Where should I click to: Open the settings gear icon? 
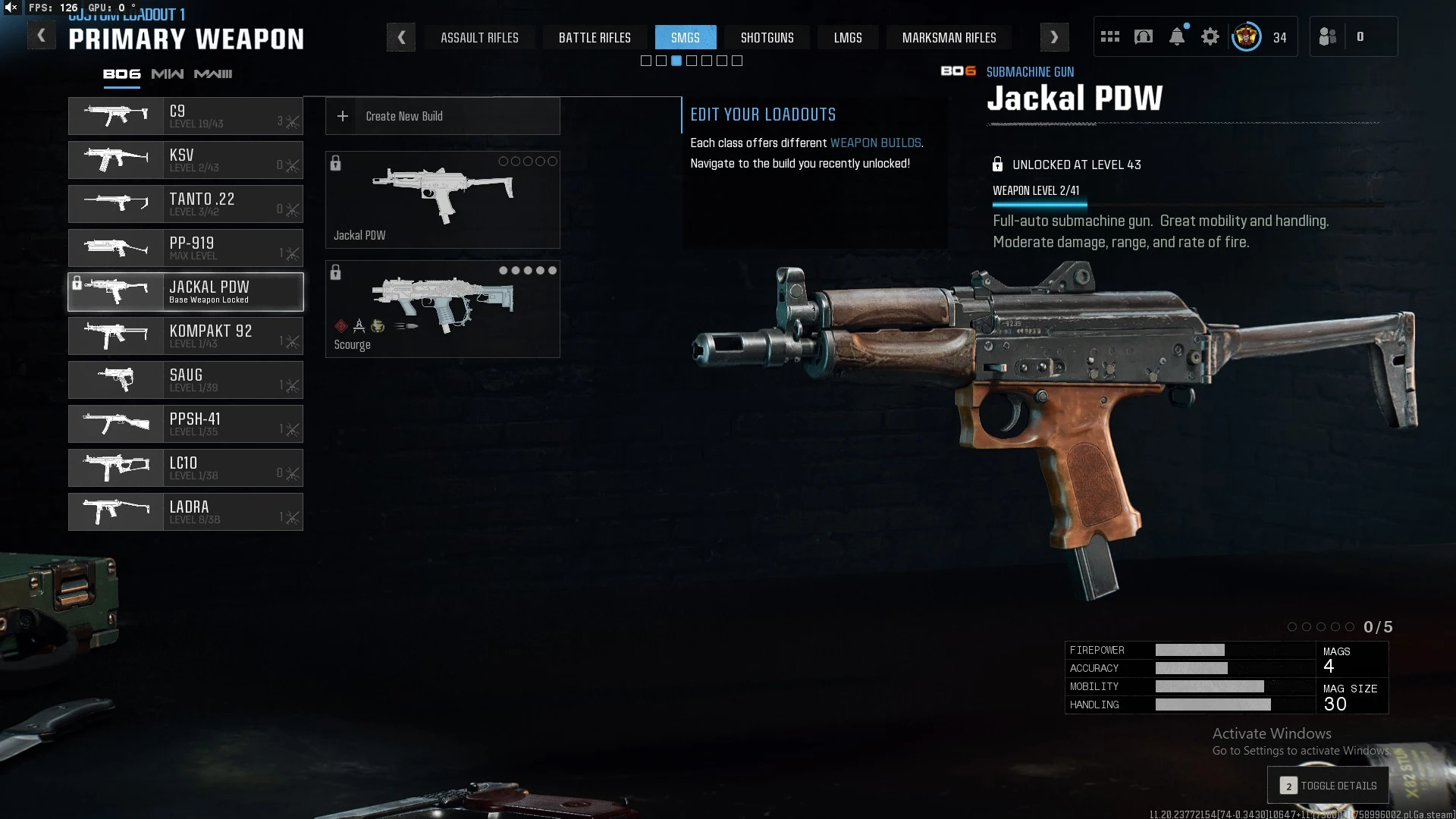click(x=1210, y=36)
